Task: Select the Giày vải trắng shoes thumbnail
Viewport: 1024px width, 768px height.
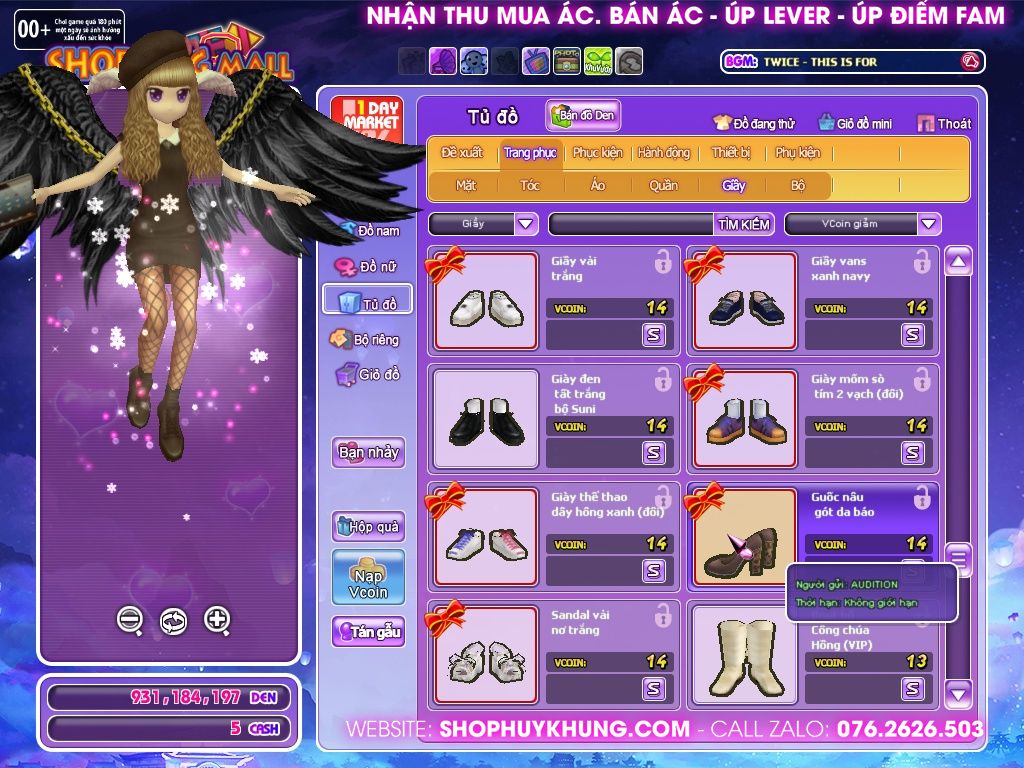Action: tap(485, 301)
